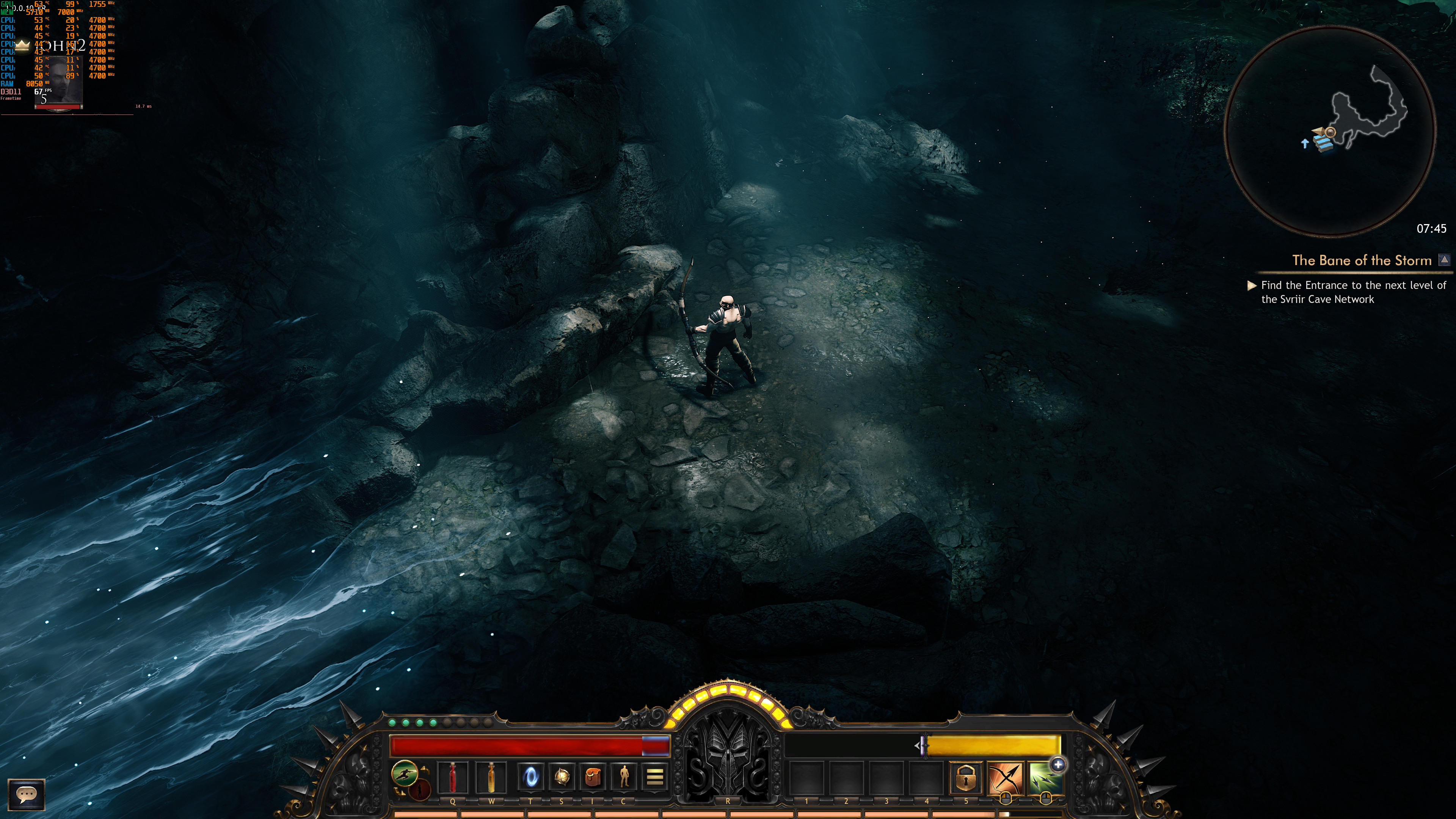Open the character sheet figure icon
The image size is (1456, 819).
[x=623, y=777]
